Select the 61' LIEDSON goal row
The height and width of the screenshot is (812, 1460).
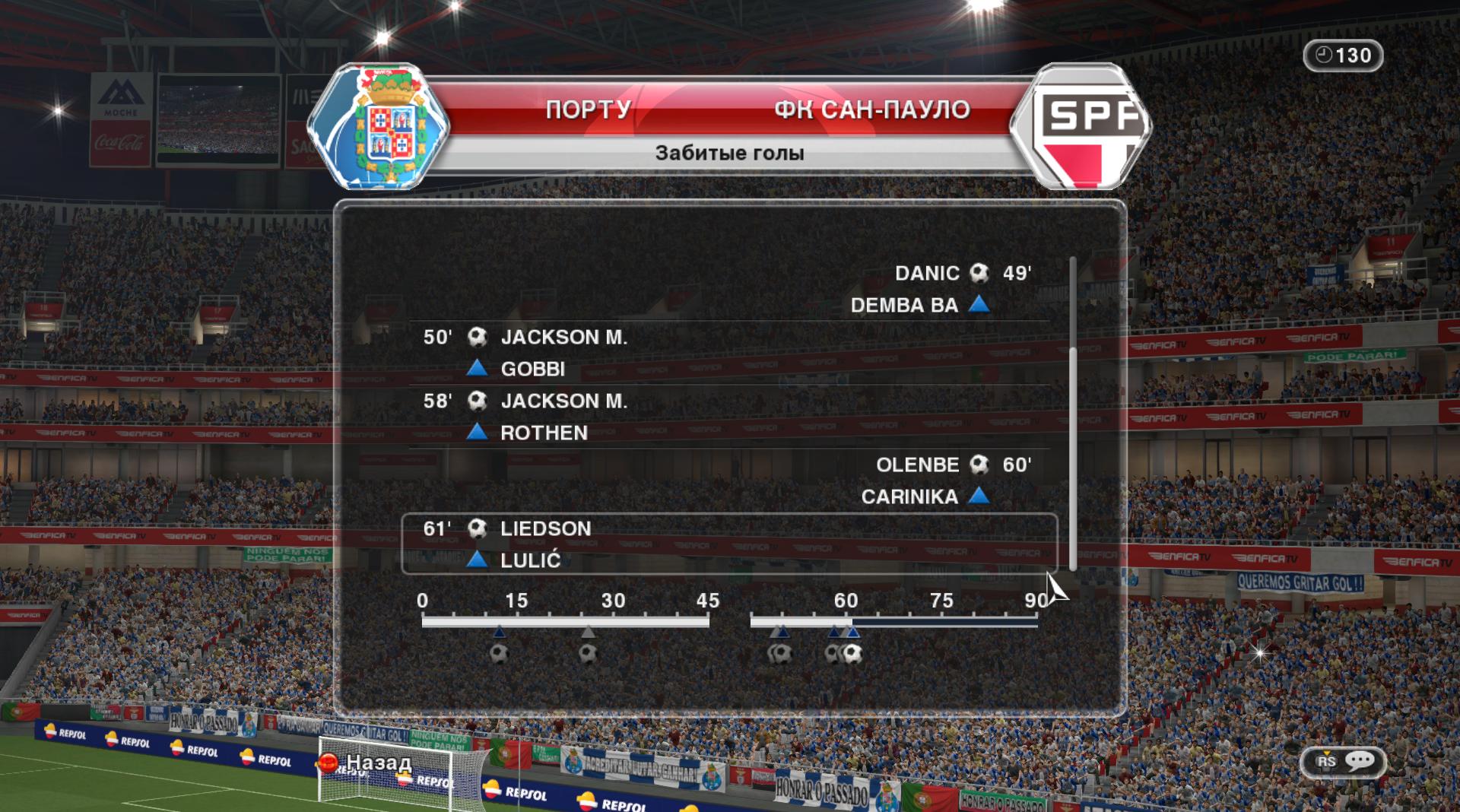click(728, 544)
